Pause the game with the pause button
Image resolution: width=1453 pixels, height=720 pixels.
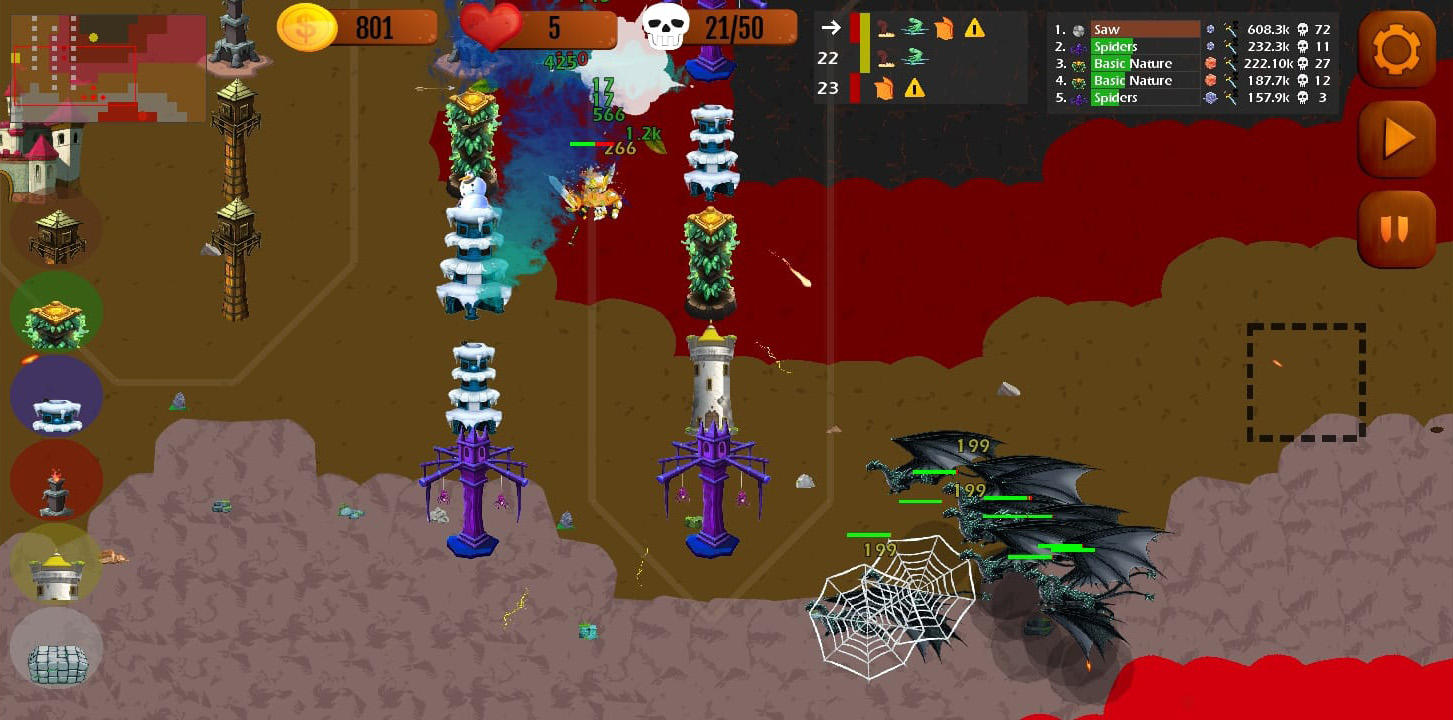(x=1396, y=230)
